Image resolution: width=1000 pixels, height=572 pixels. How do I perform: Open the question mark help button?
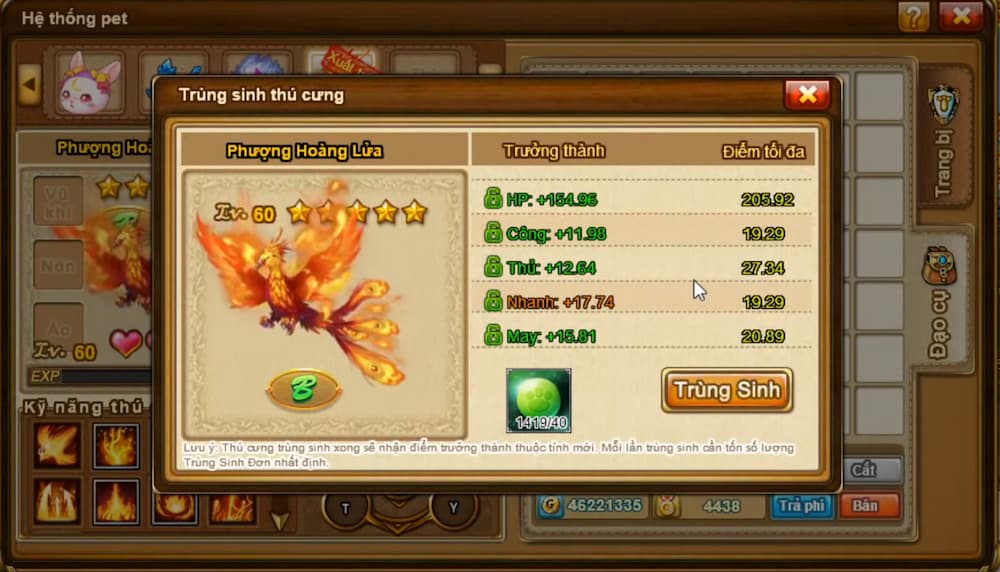coord(913,16)
